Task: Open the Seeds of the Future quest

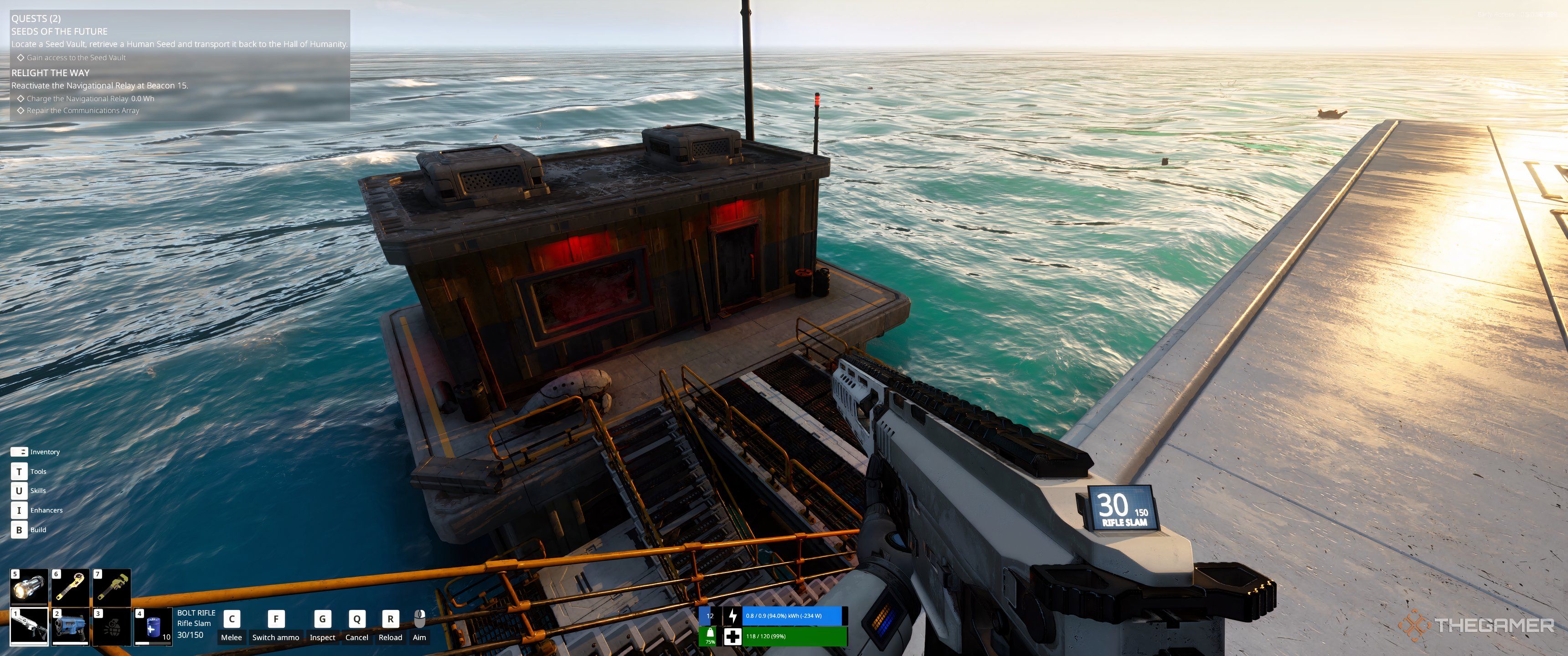Action: click(60, 31)
